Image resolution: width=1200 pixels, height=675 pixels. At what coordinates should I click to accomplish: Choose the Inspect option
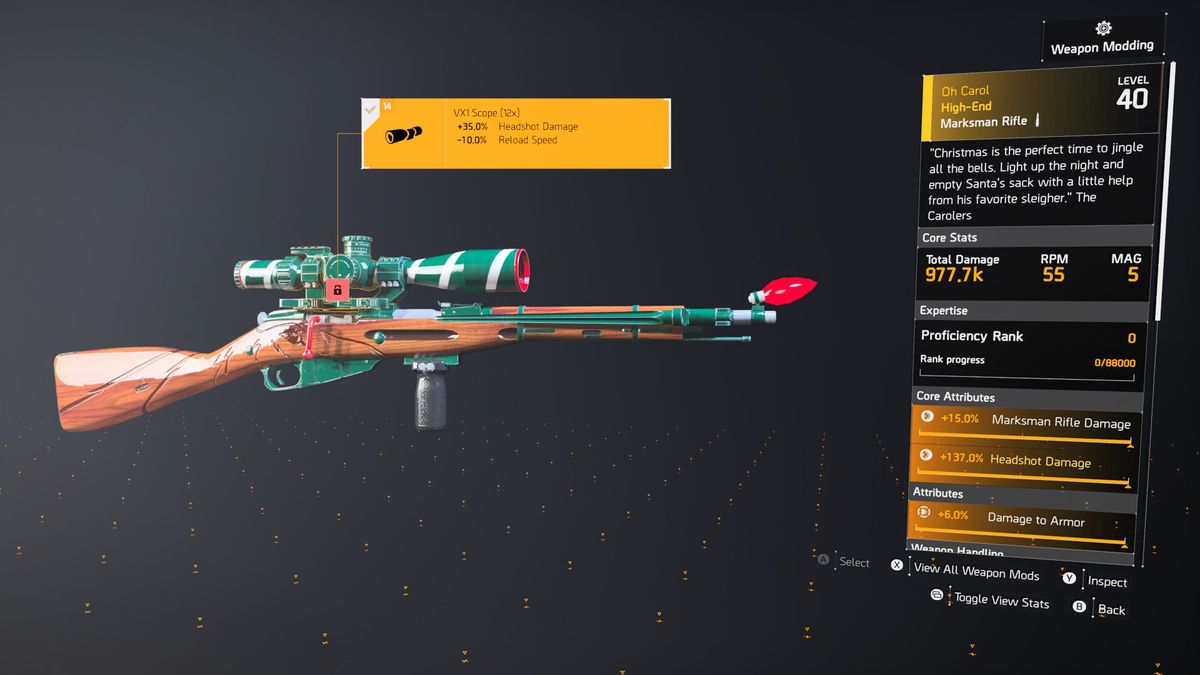coord(1106,582)
